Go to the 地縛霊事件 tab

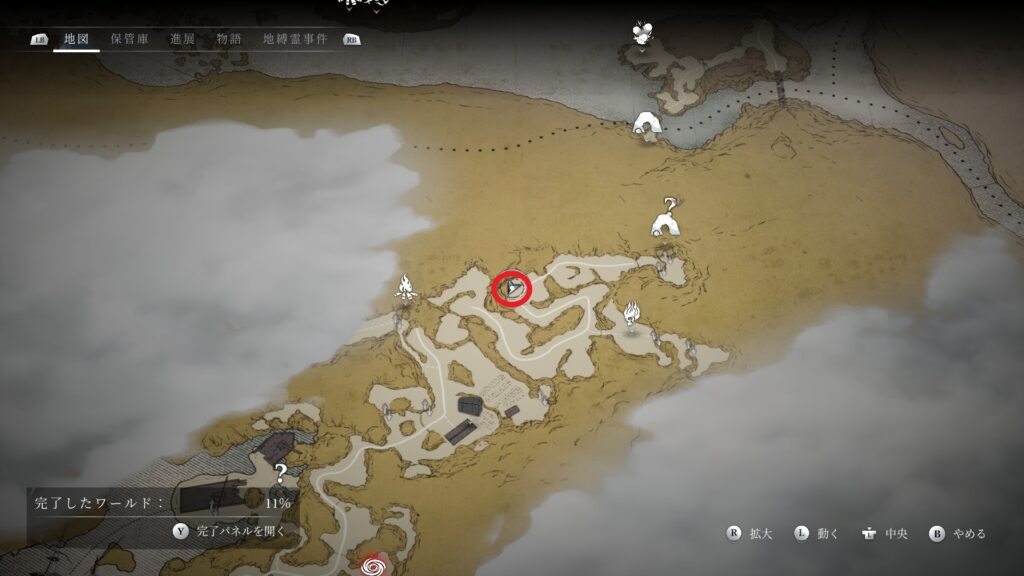294,40
